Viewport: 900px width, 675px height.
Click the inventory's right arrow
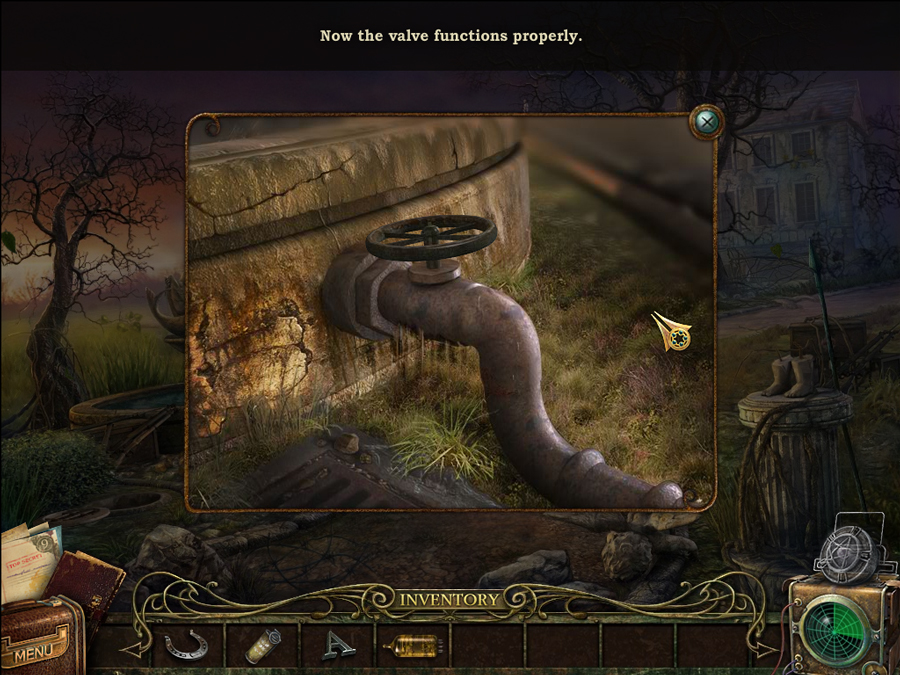[x=763, y=649]
